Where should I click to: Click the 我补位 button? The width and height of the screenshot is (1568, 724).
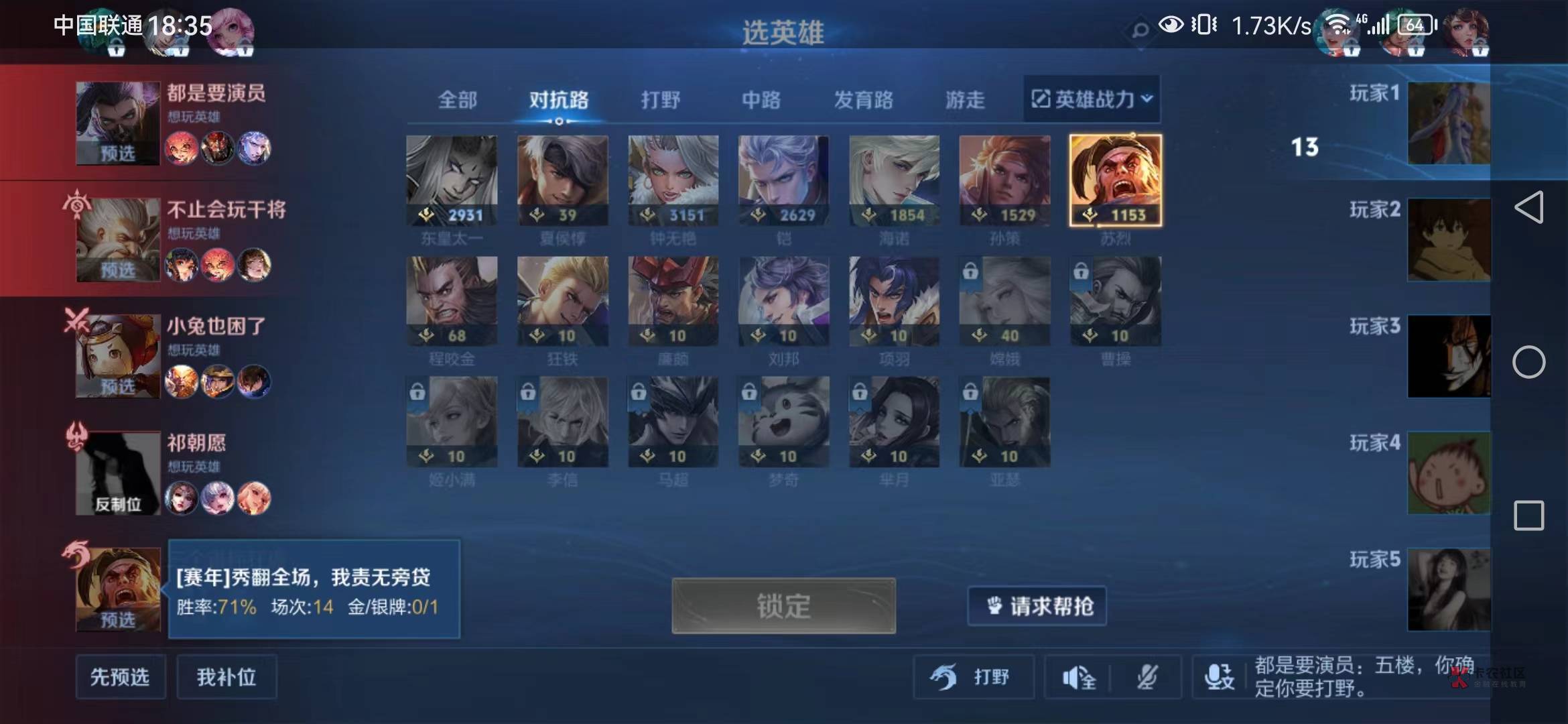(x=226, y=677)
